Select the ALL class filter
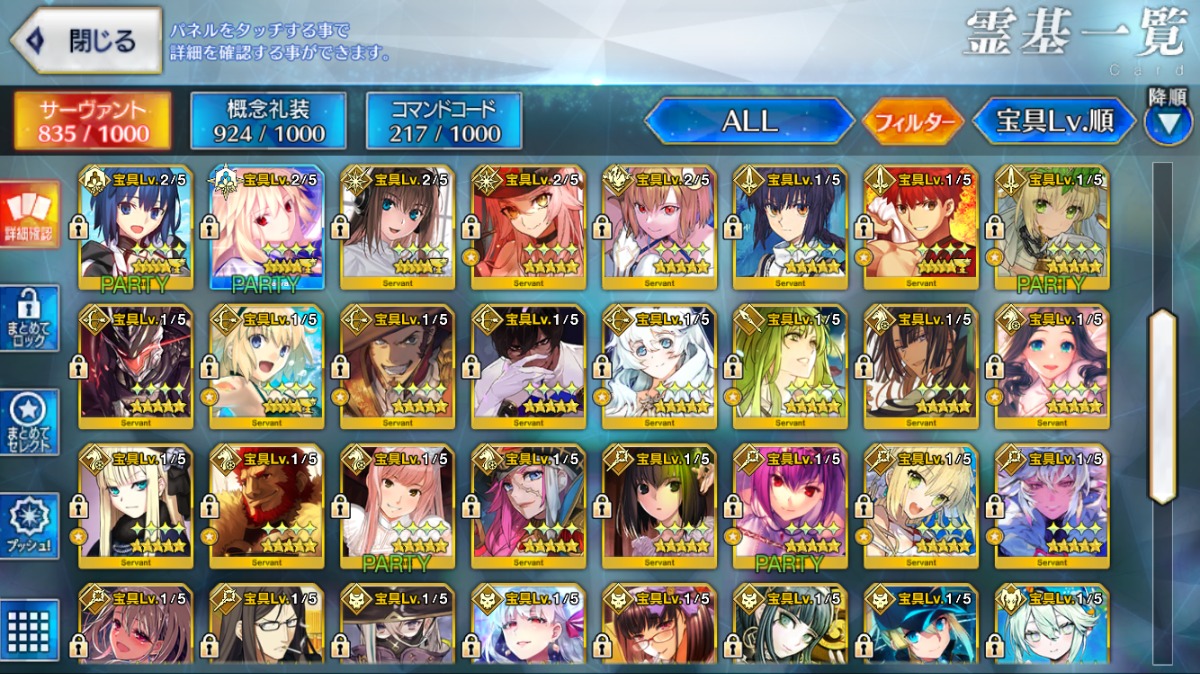Screen dimensions: 1200x674 point(749,122)
